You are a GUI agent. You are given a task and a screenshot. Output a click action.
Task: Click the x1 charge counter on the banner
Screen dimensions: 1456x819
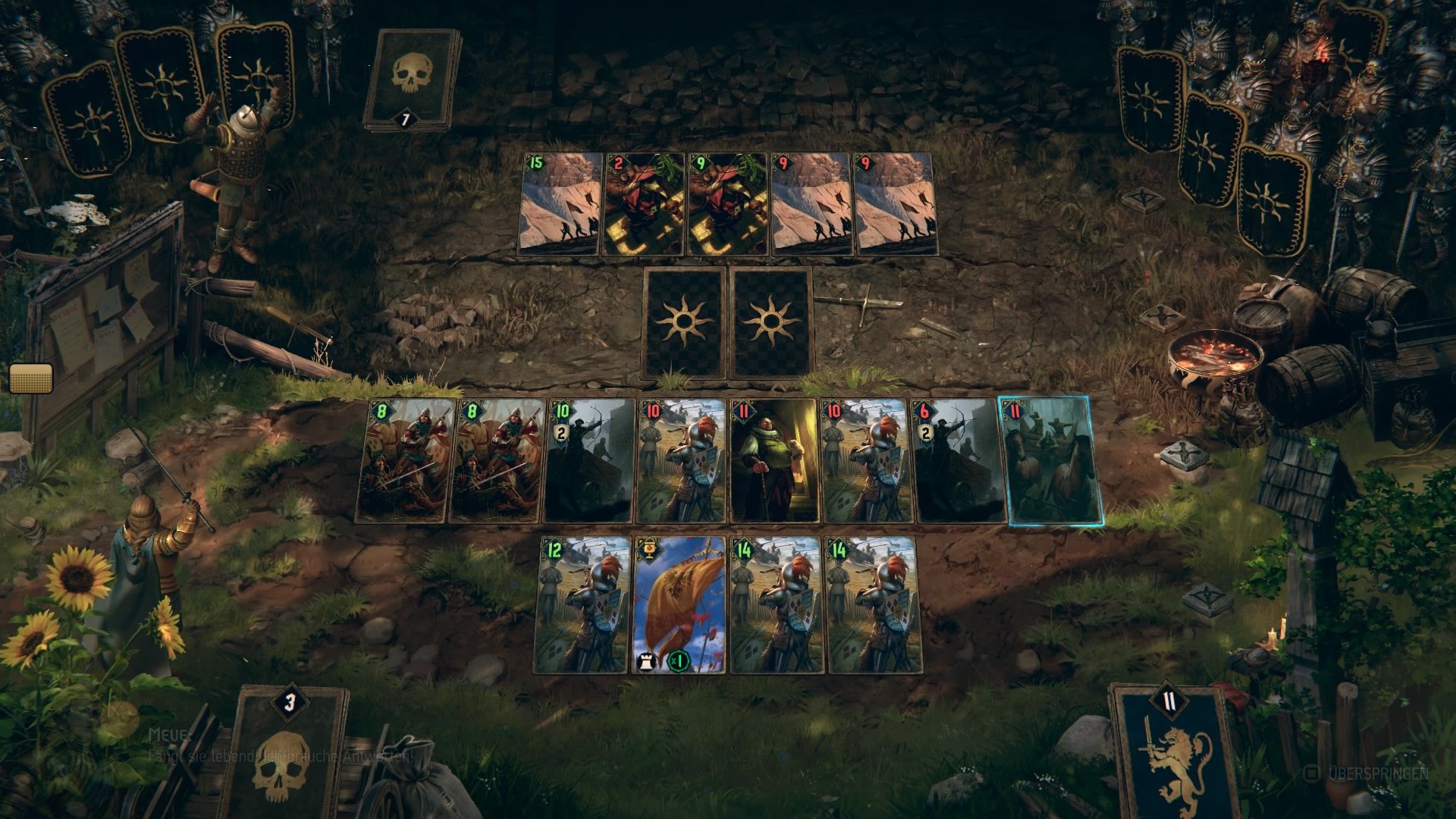(x=677, y=662)
